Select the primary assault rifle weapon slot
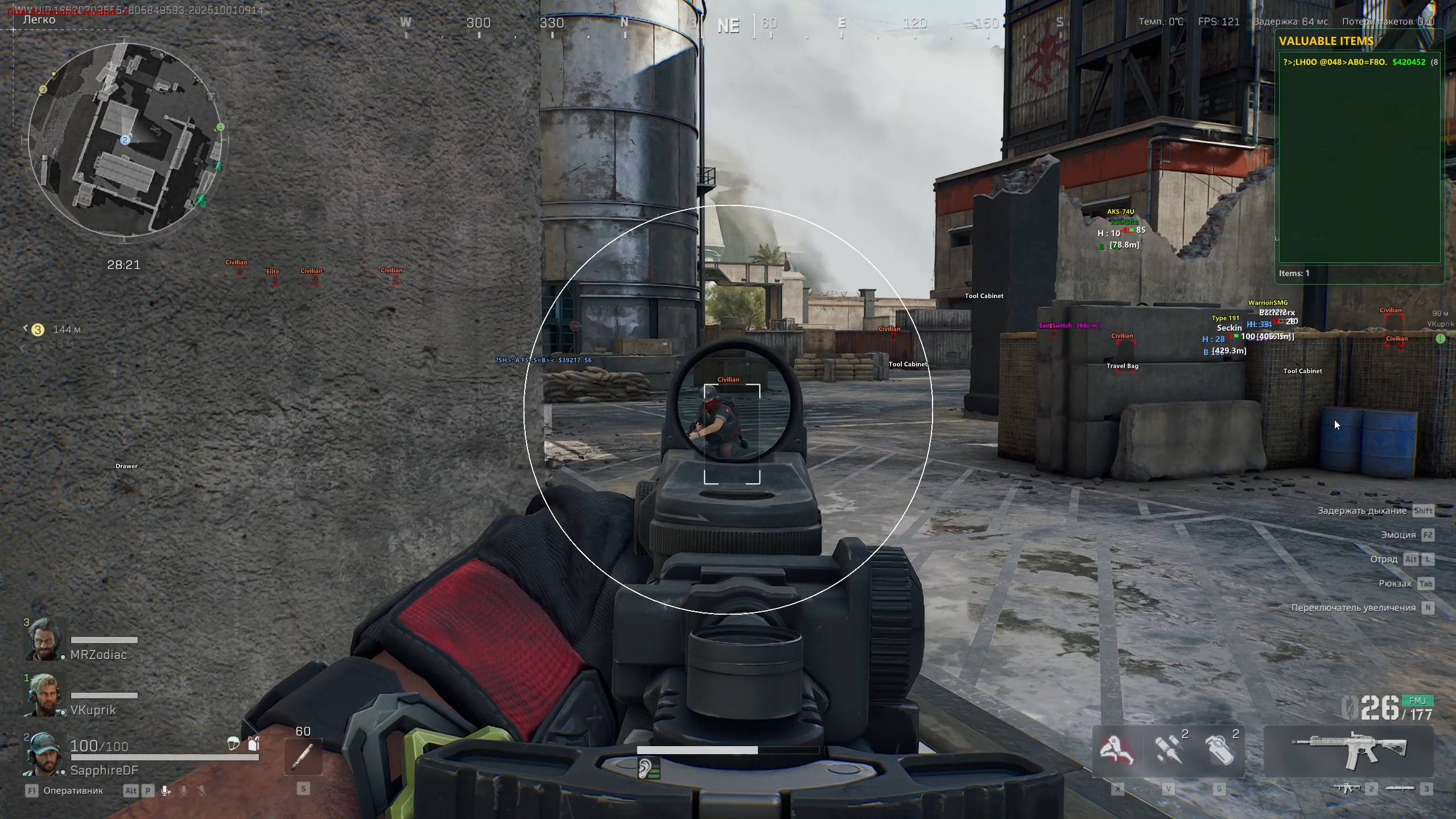 point(1348,750)
